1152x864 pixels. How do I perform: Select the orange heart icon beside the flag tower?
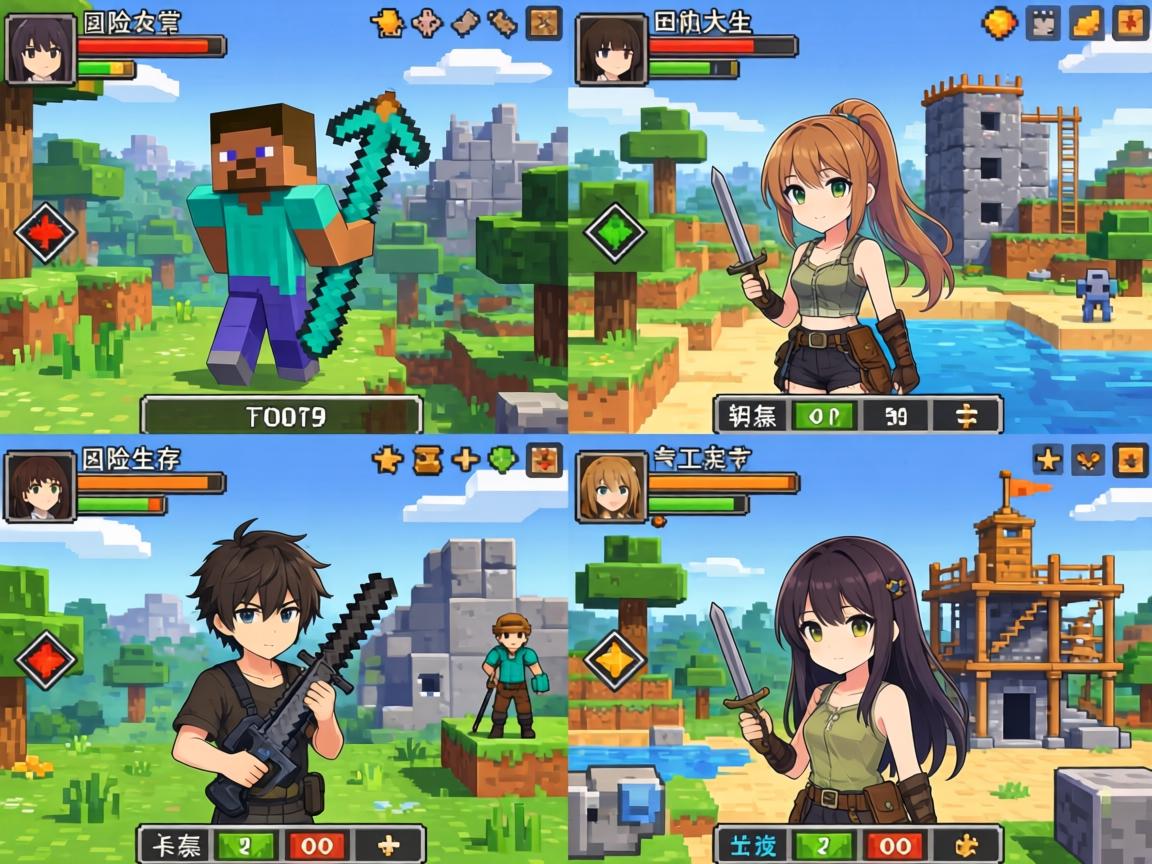click(1089, 459)
